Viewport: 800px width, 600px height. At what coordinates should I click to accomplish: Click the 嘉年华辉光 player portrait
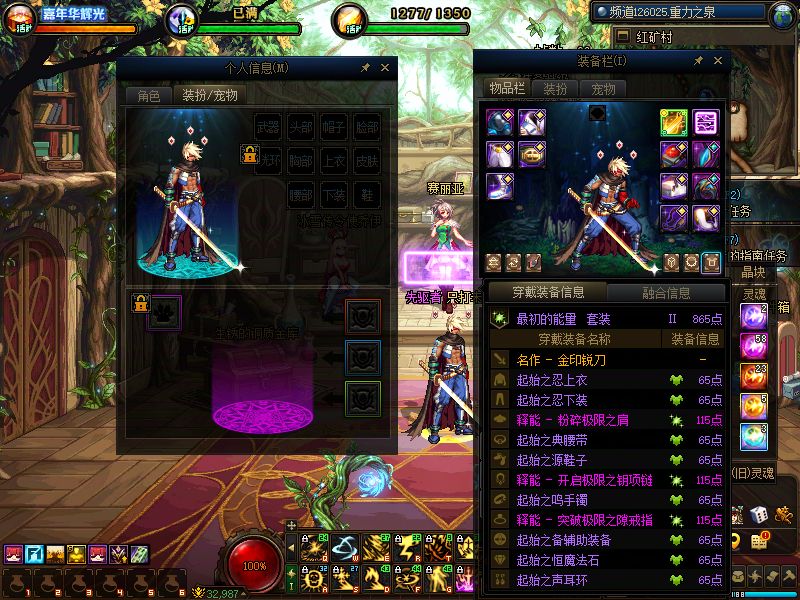(x=20, y=18)
